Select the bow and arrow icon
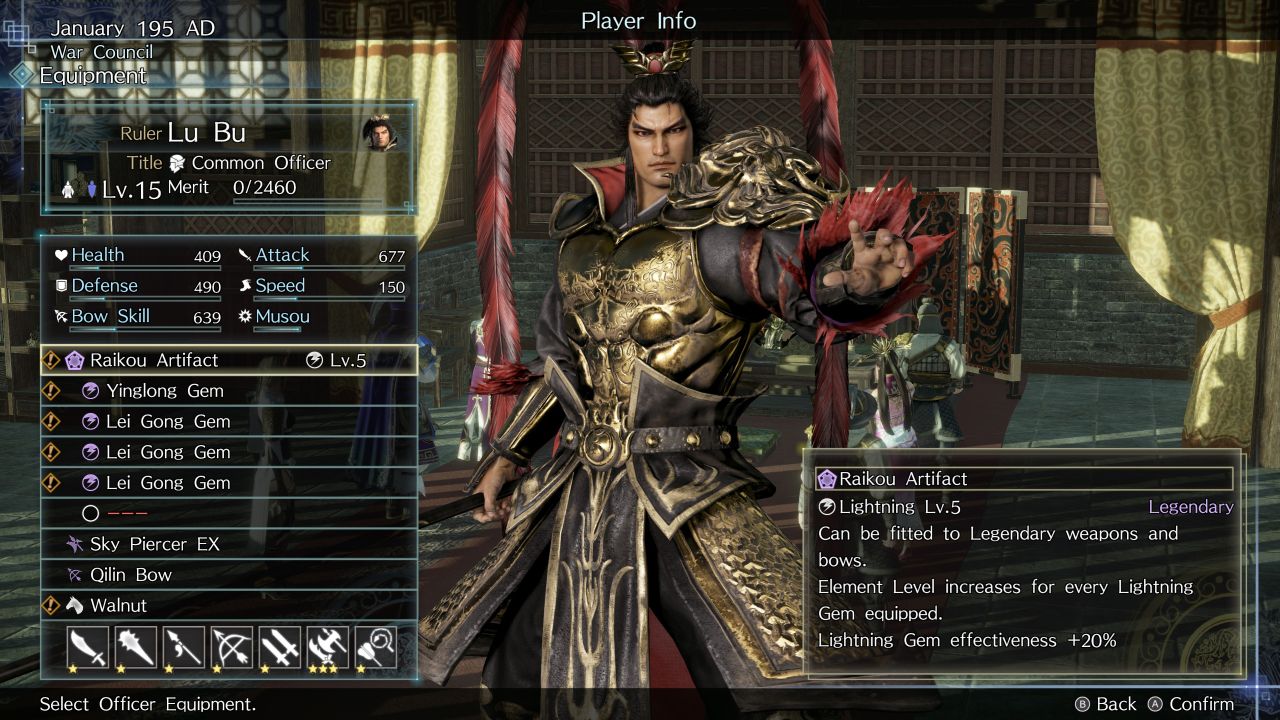 [232, 647]
